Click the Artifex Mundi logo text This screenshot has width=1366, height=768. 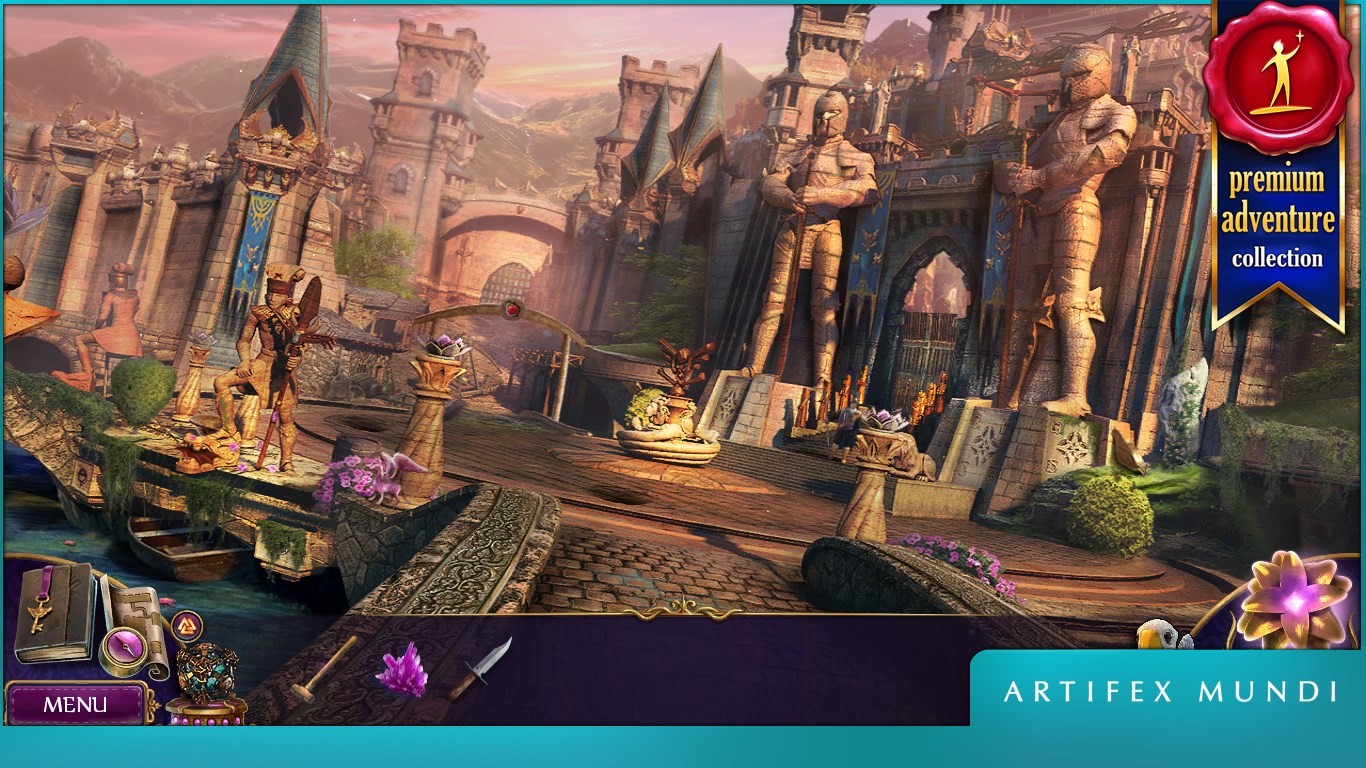point(1170,690)
